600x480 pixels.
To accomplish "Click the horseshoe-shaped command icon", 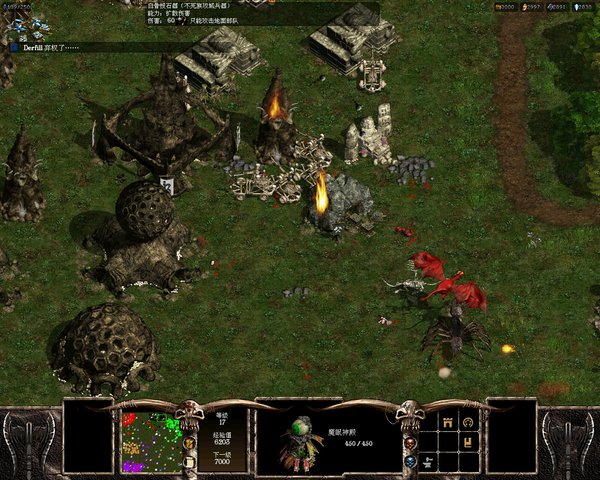I will pyautogui.click(x=468, y=423).
